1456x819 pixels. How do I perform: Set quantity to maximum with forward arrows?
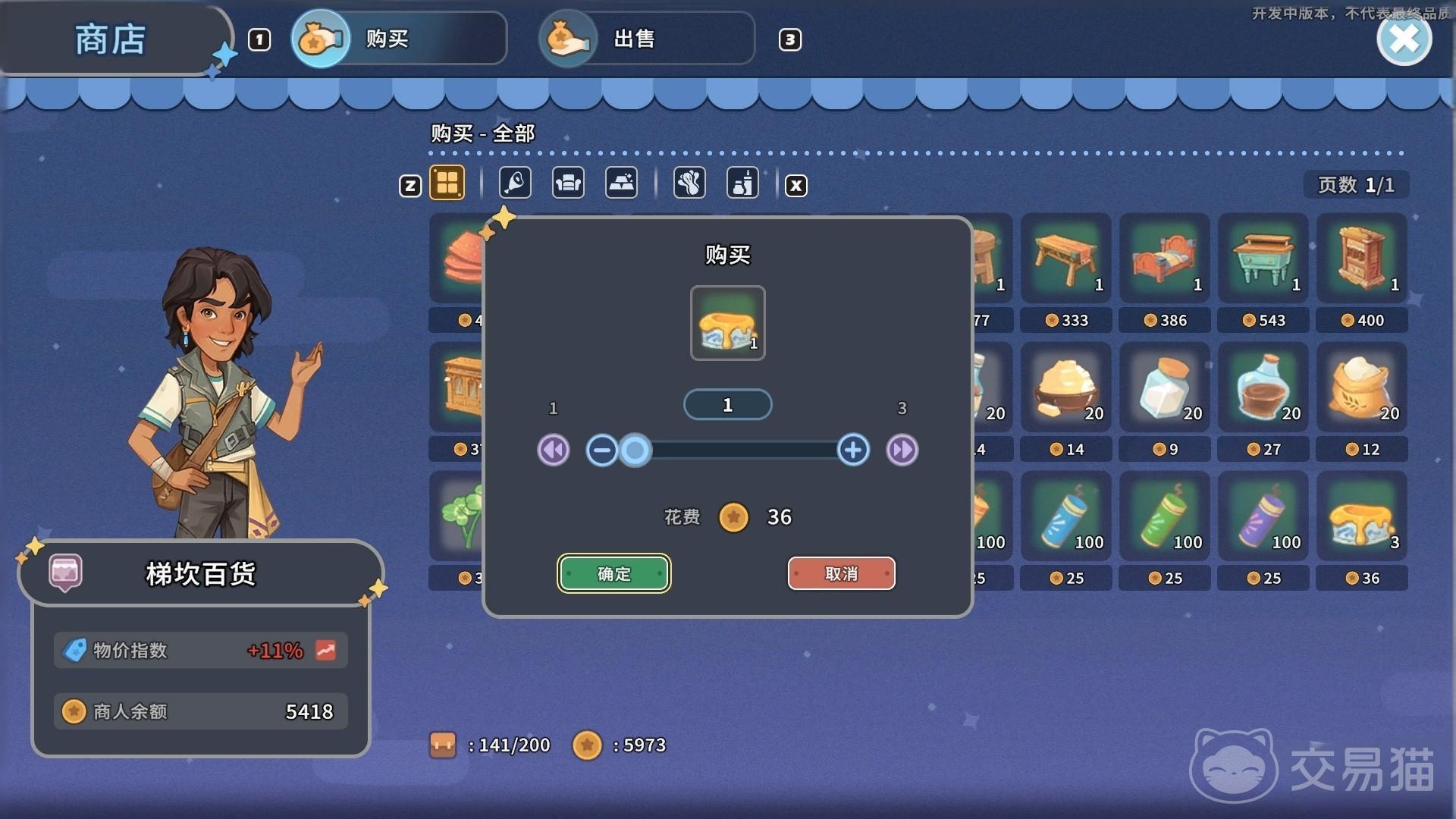(902, 450)
